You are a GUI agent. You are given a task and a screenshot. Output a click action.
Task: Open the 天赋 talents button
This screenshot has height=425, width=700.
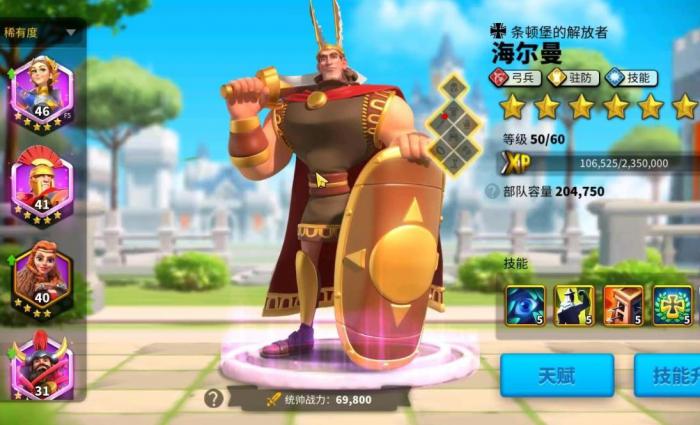point(557,375)
